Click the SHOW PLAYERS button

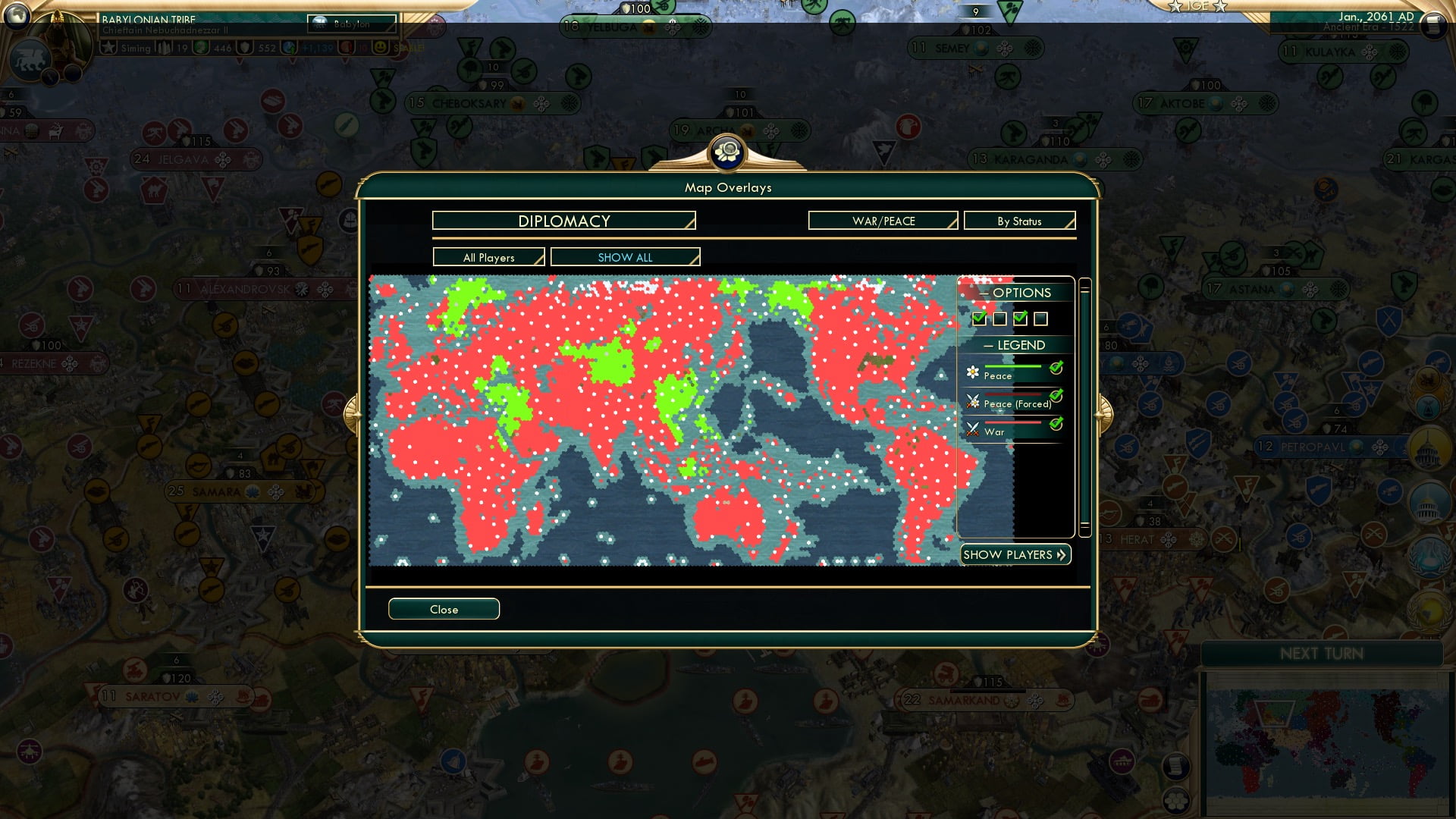point(1015,554)
